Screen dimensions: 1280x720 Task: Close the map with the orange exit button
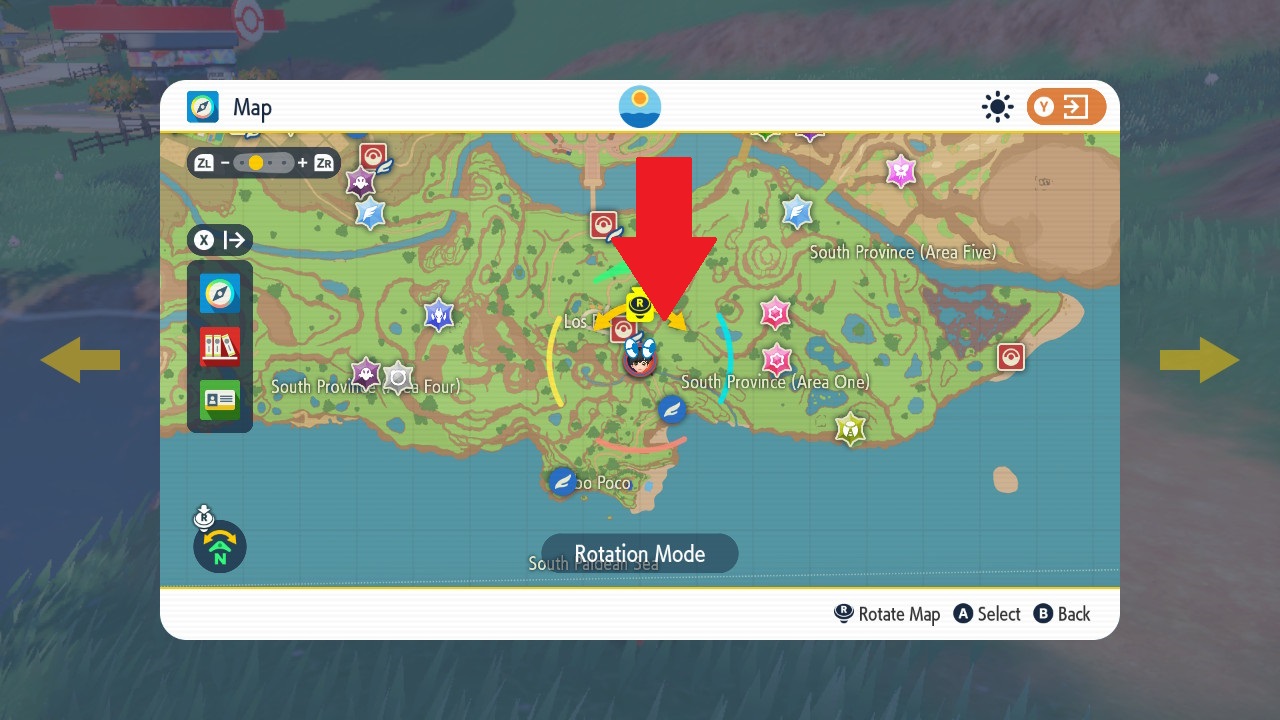pos(1066,107)
